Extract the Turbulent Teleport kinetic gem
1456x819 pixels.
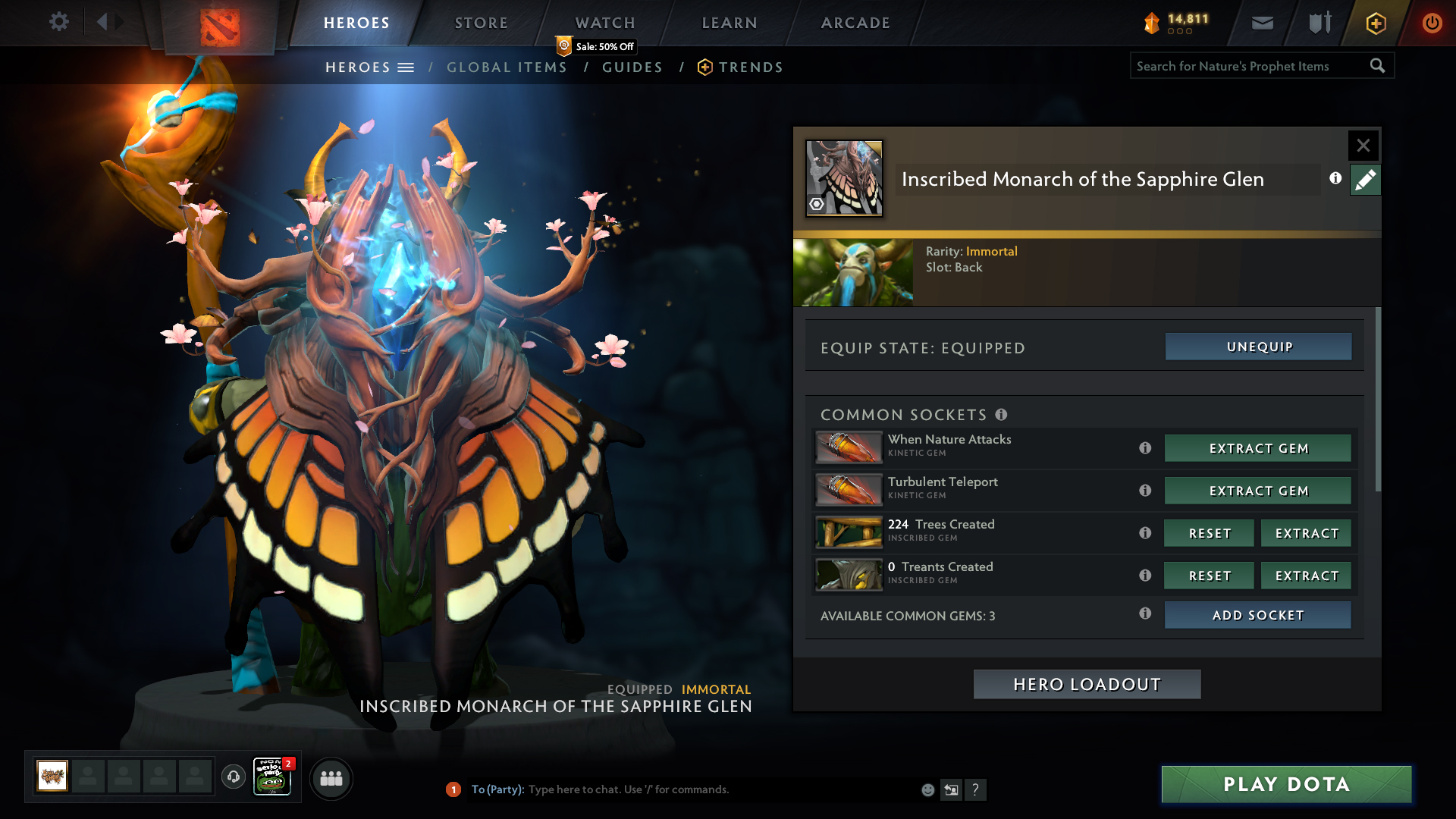pos(1257,491)
